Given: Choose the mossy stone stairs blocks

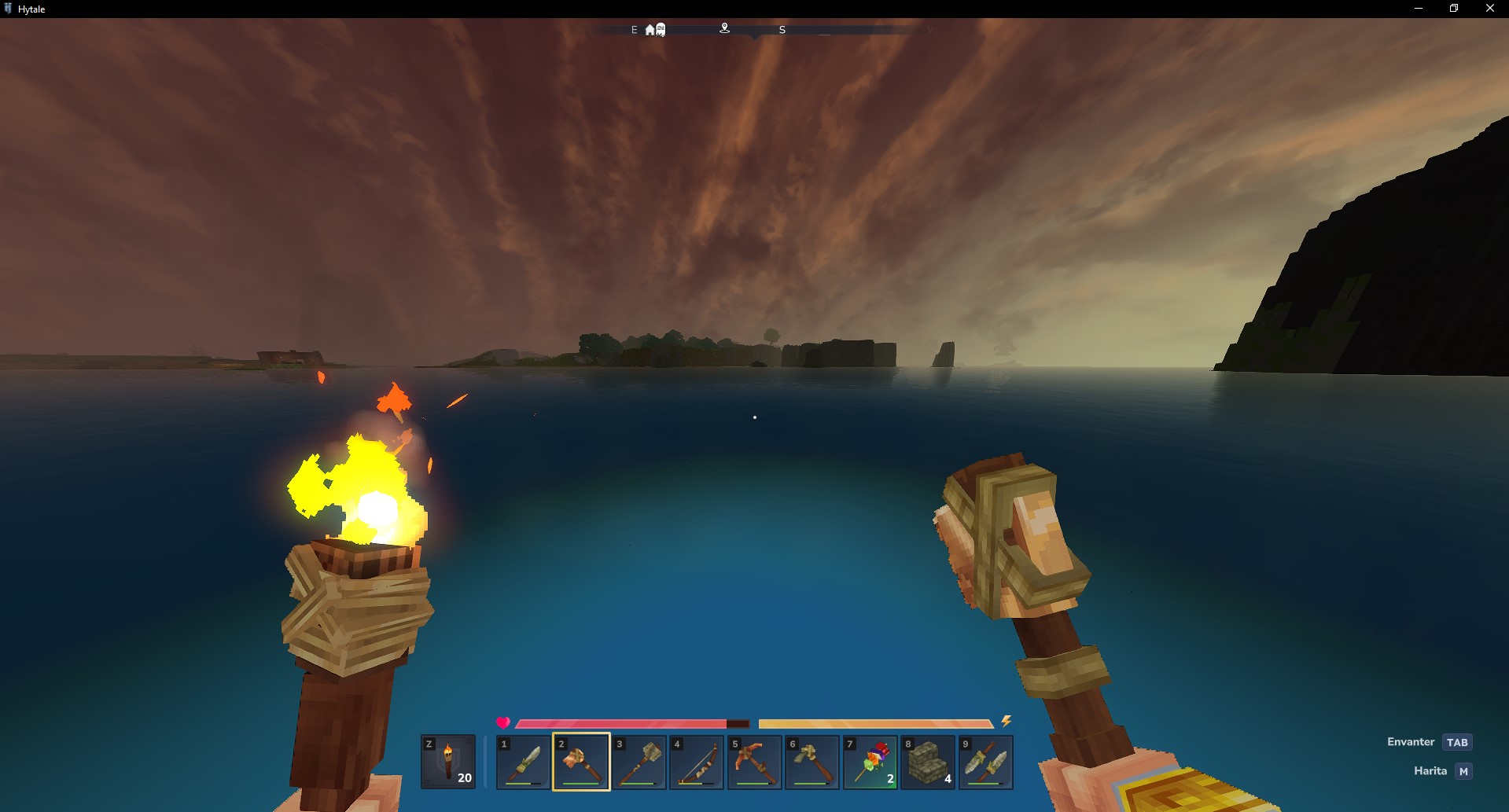Looking at the screenshot, I should tap(928, 762).
